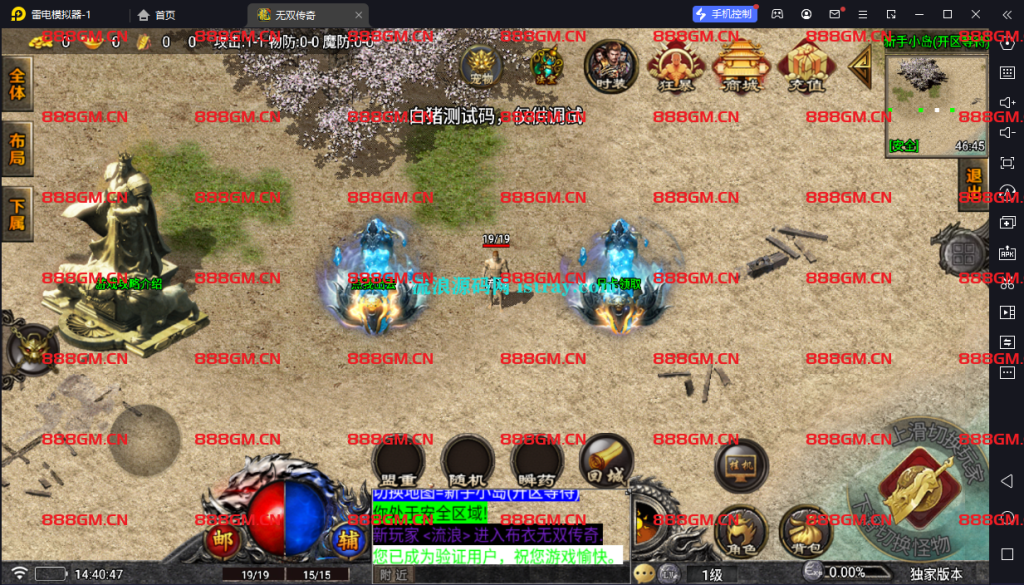
Task: Select the 下属 tab
Action: [17, 212]
